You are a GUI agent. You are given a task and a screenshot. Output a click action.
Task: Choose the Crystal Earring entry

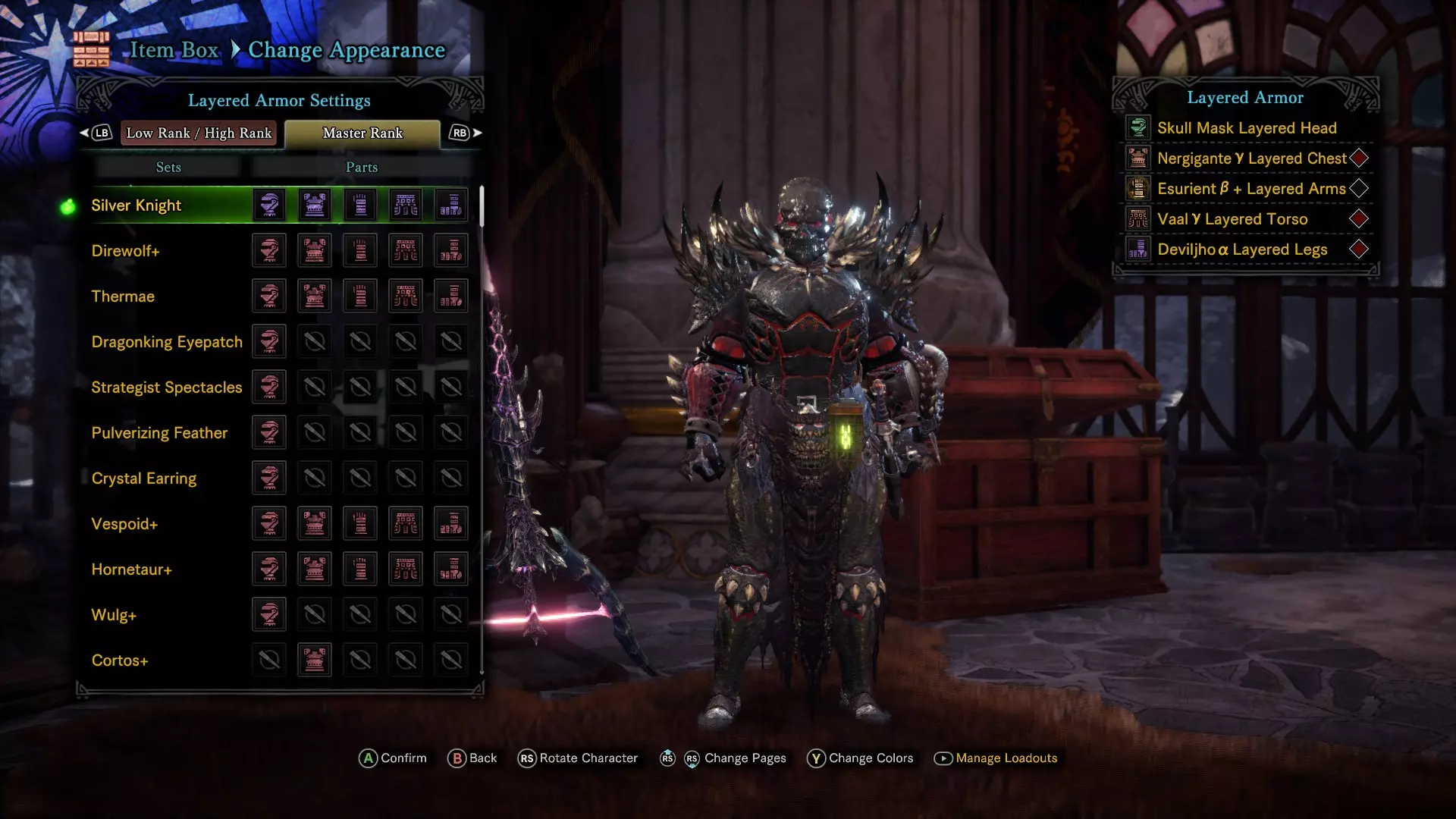144,479
